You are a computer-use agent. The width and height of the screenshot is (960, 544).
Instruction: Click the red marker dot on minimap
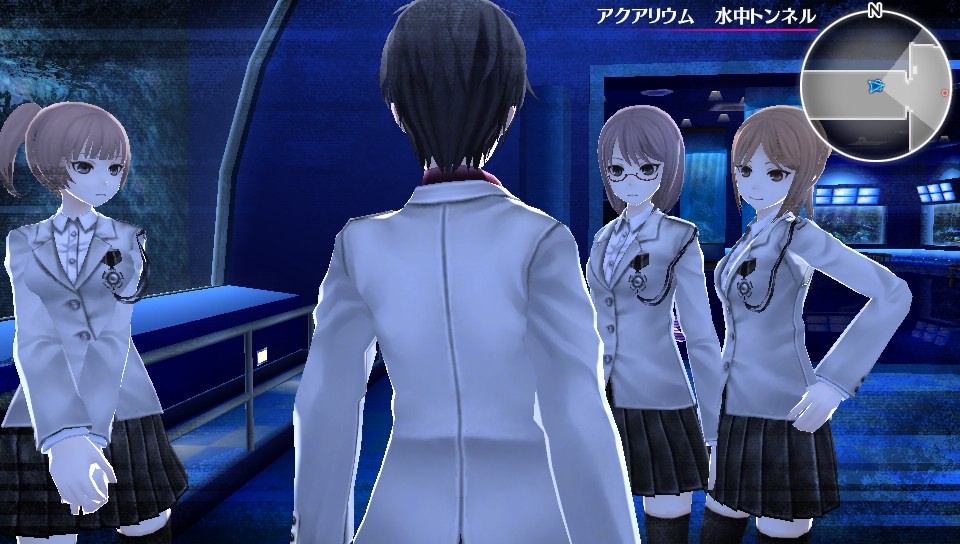(x=944, y=93)
